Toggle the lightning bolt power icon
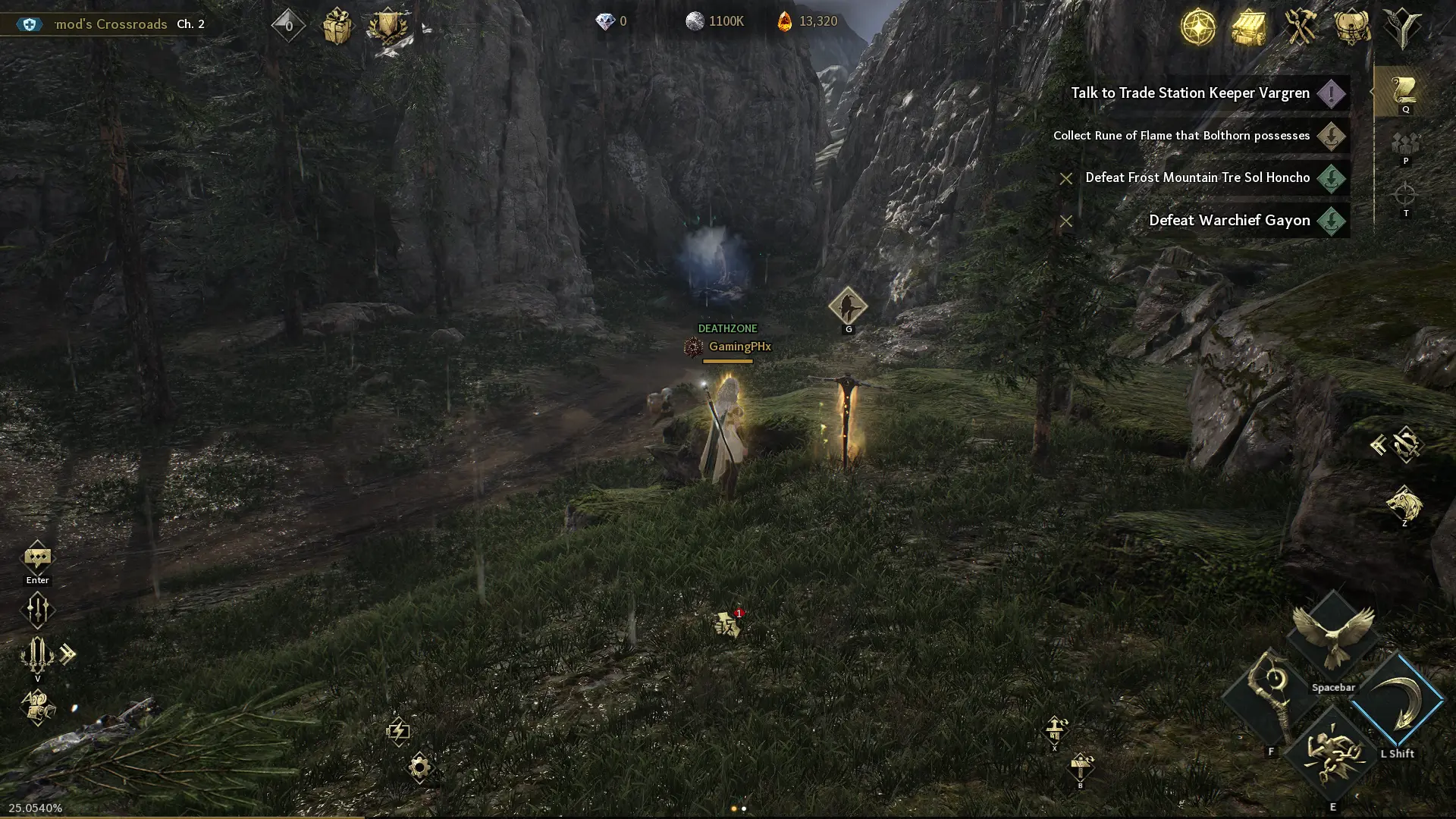 [398, 731]
